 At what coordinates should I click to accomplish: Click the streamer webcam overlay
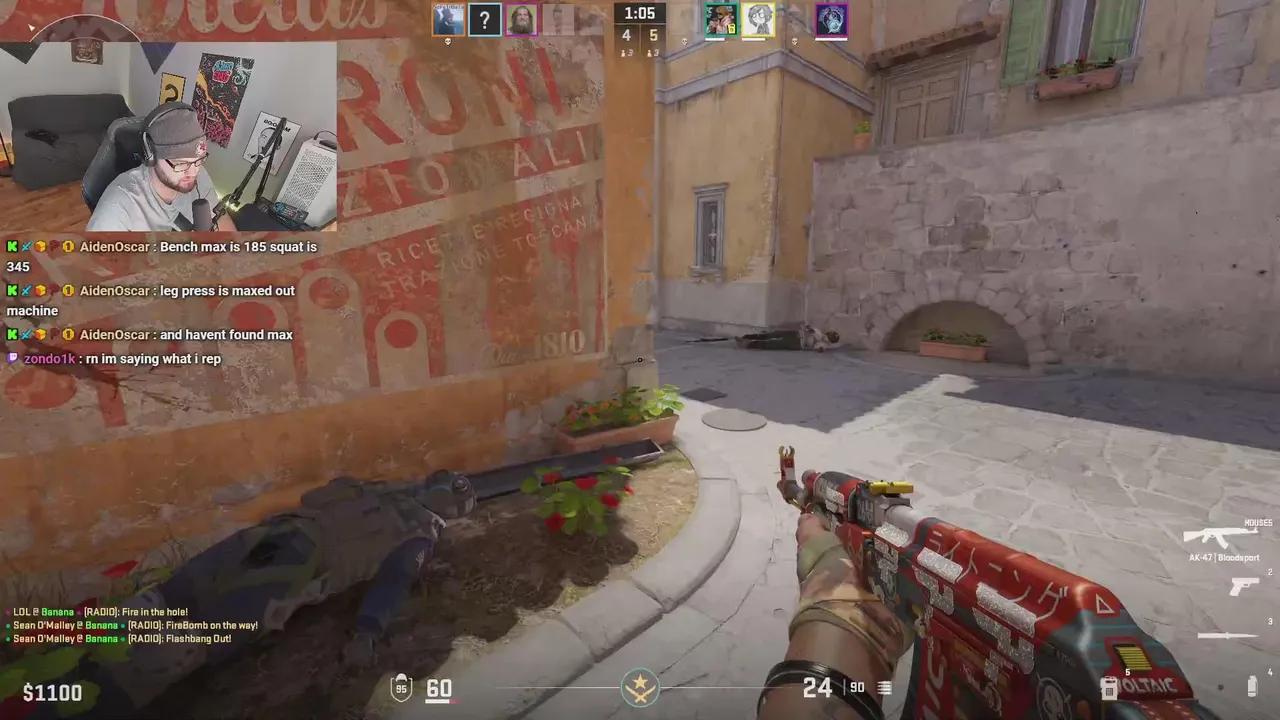[170, 135]
